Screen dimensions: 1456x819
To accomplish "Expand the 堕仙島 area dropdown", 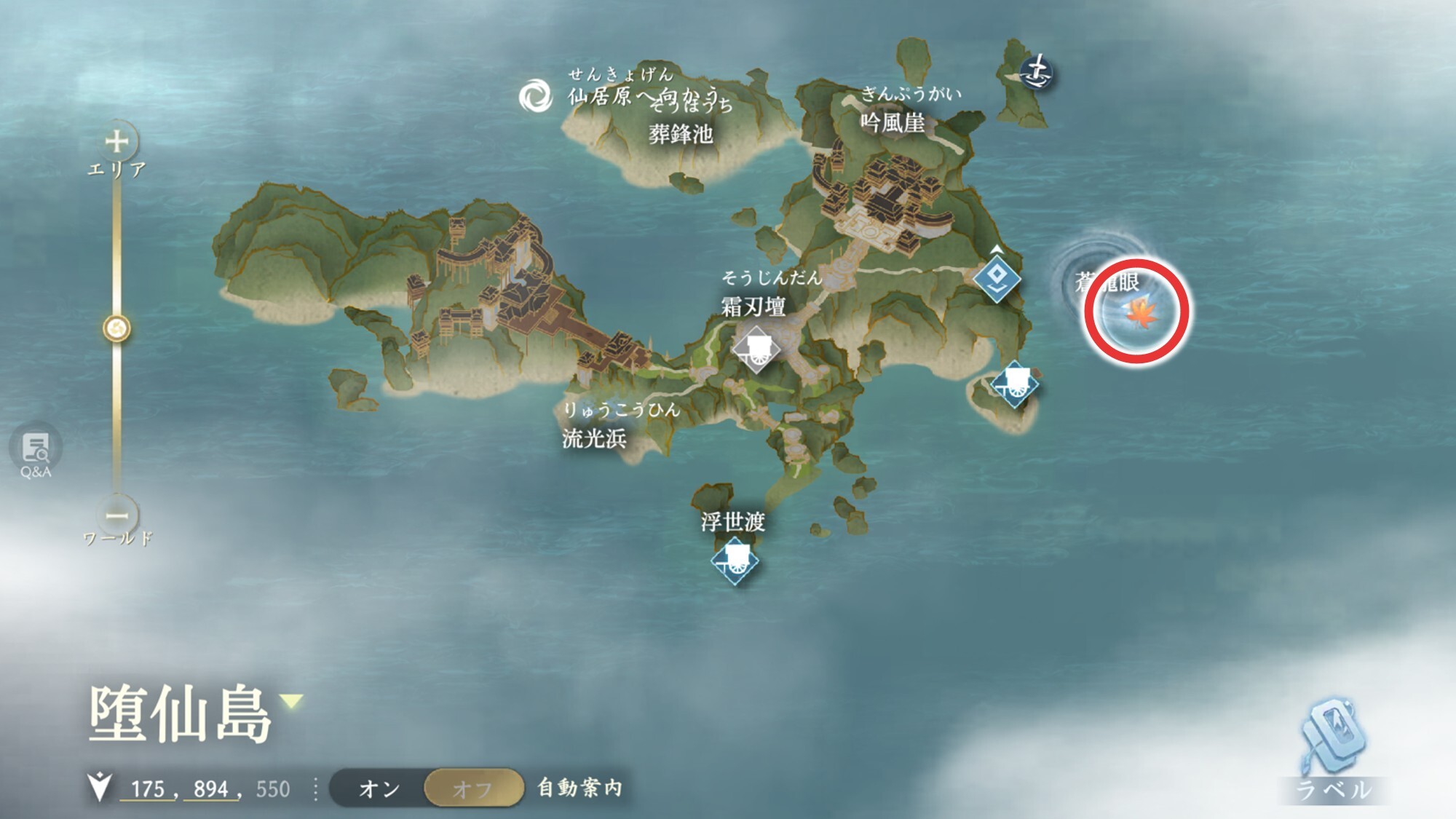I will (x=292, y=702).
